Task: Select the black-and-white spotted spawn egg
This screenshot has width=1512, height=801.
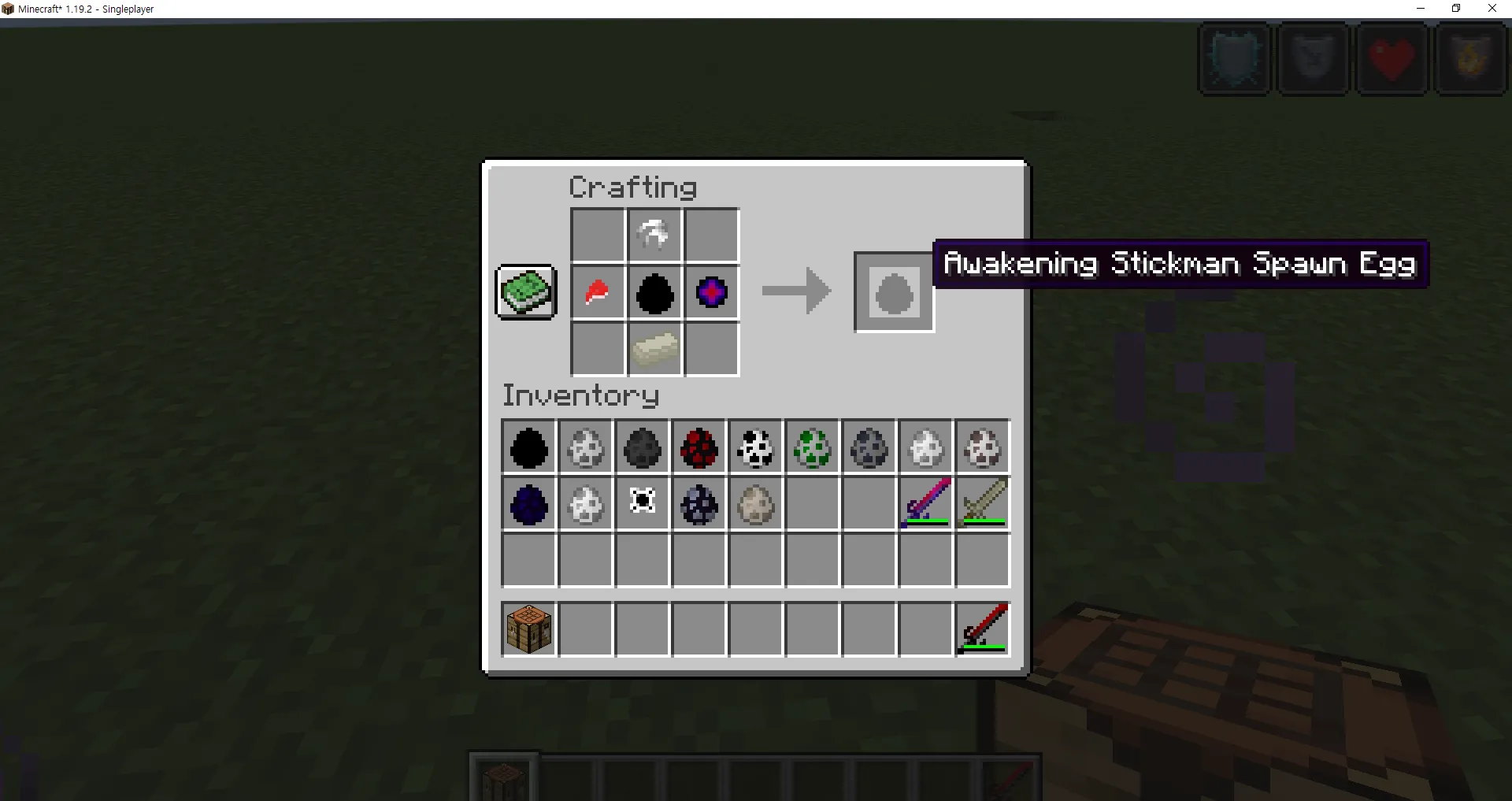Action: [x=755, y=447]
